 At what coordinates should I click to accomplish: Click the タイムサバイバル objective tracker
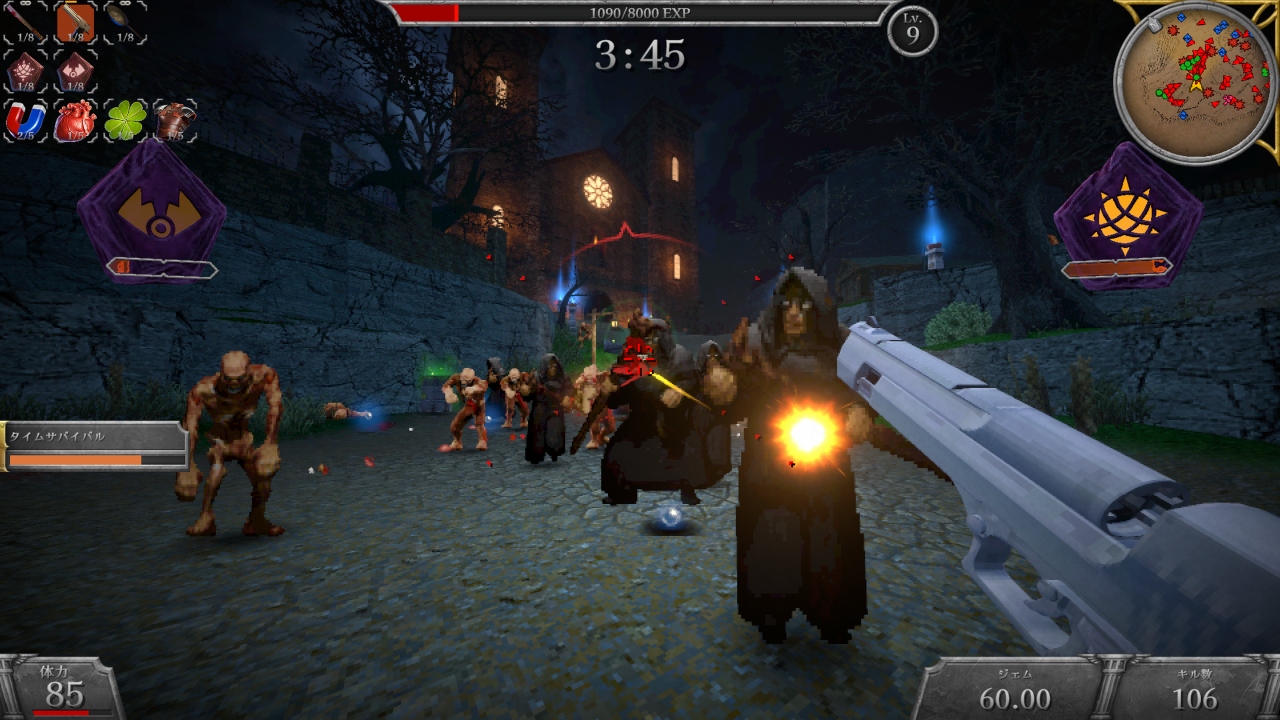[x=95, y=446]
